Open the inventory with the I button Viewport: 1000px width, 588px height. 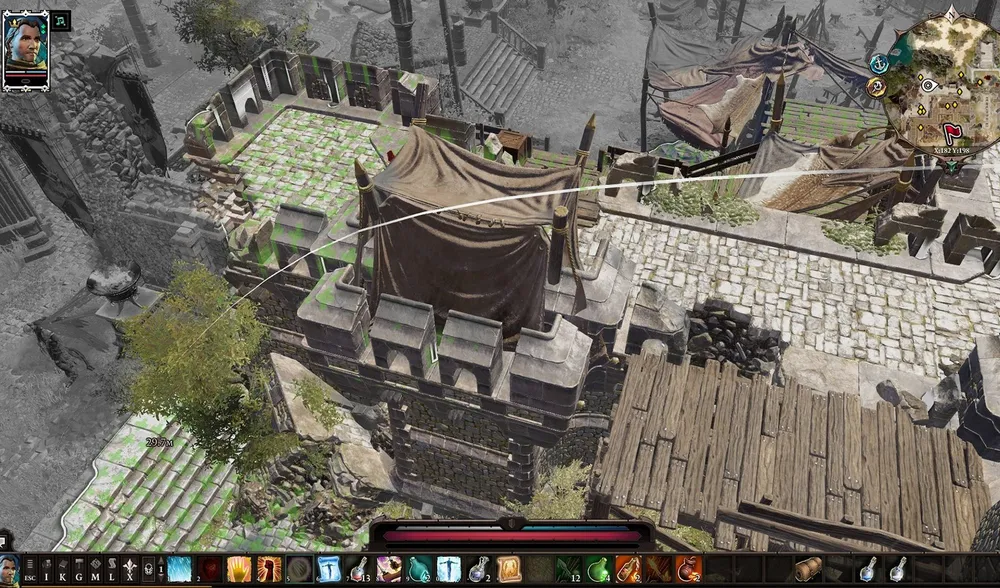point(46,571)
